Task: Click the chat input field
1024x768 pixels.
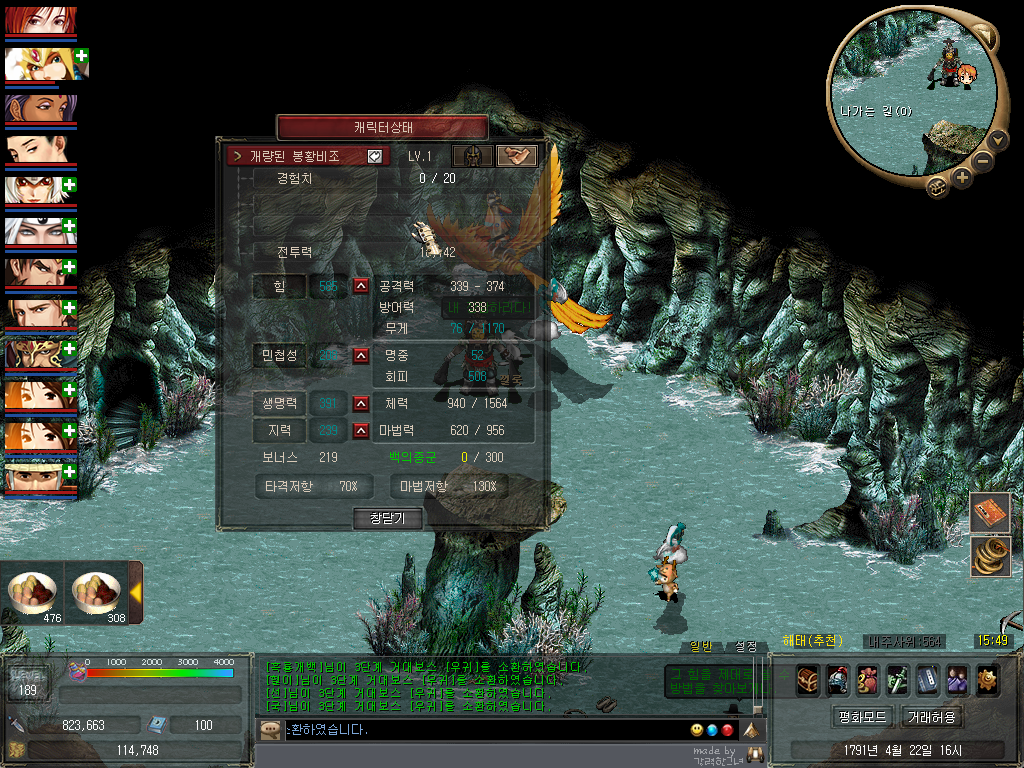Action: 480,730
